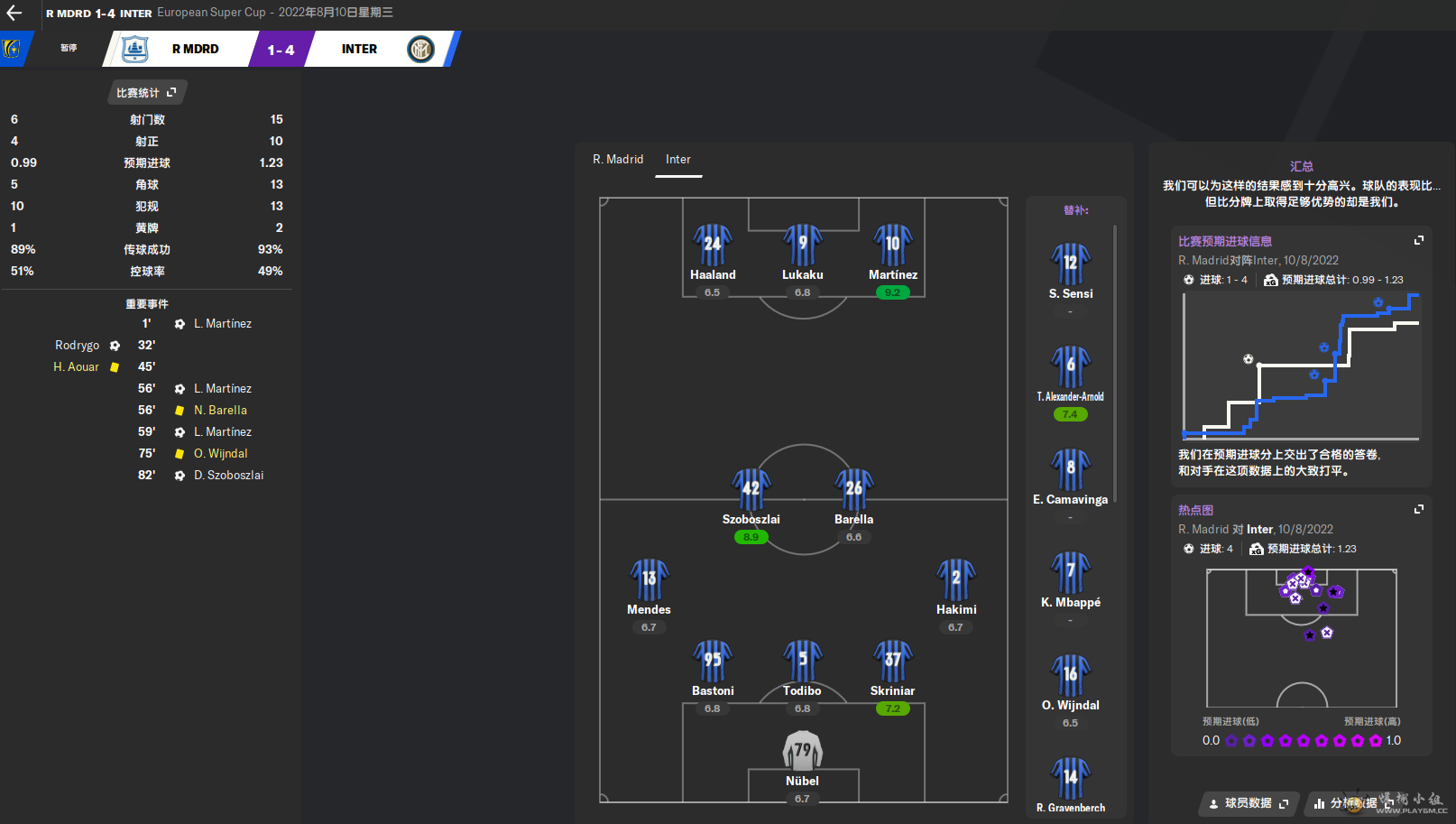Select Hakimi at right wing-back
The height and width of the screenshot is (824, 1456).
pyautogui.click(x=956, y=580)
